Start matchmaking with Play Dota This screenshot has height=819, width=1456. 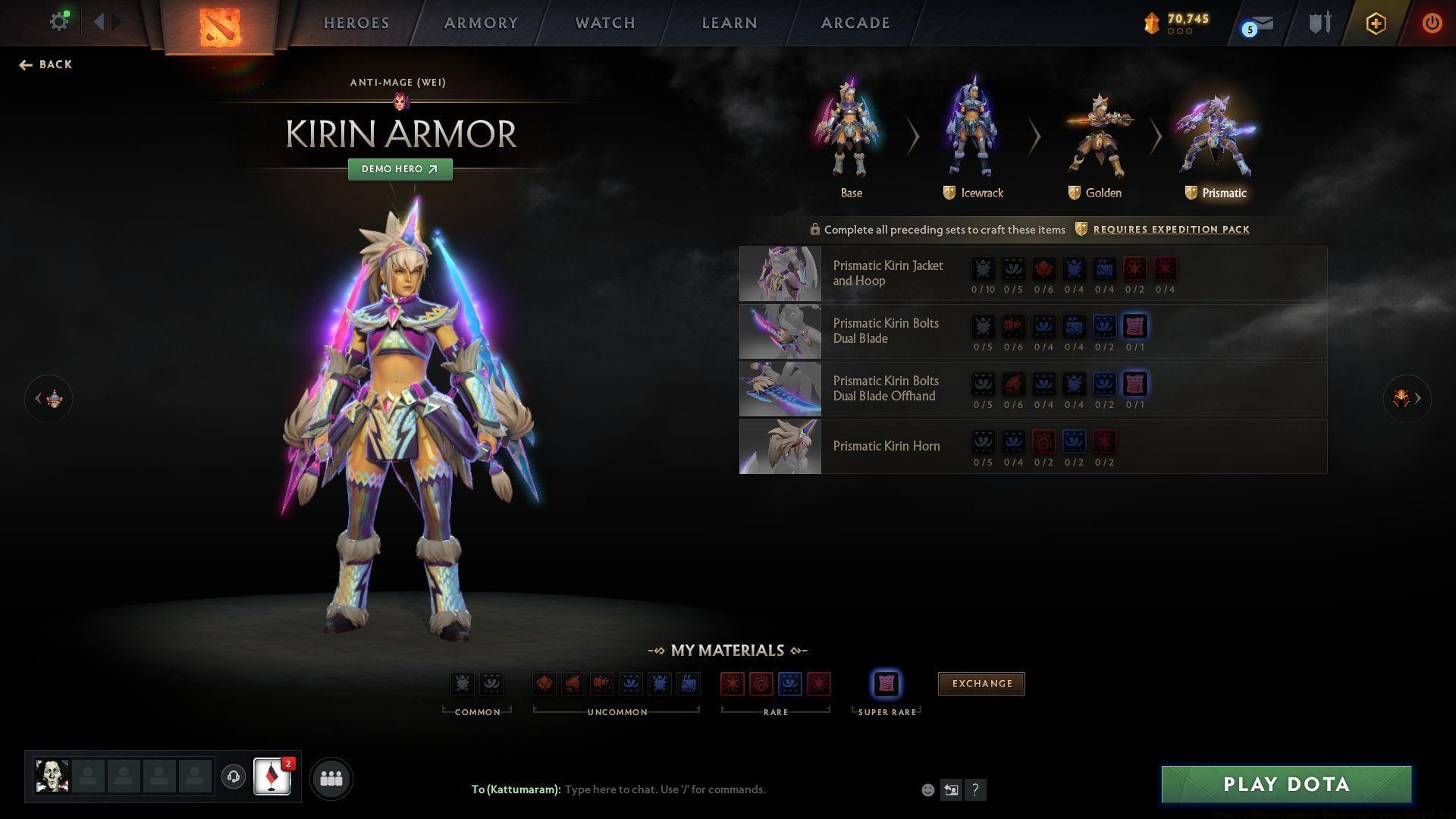click(1286, 784)
